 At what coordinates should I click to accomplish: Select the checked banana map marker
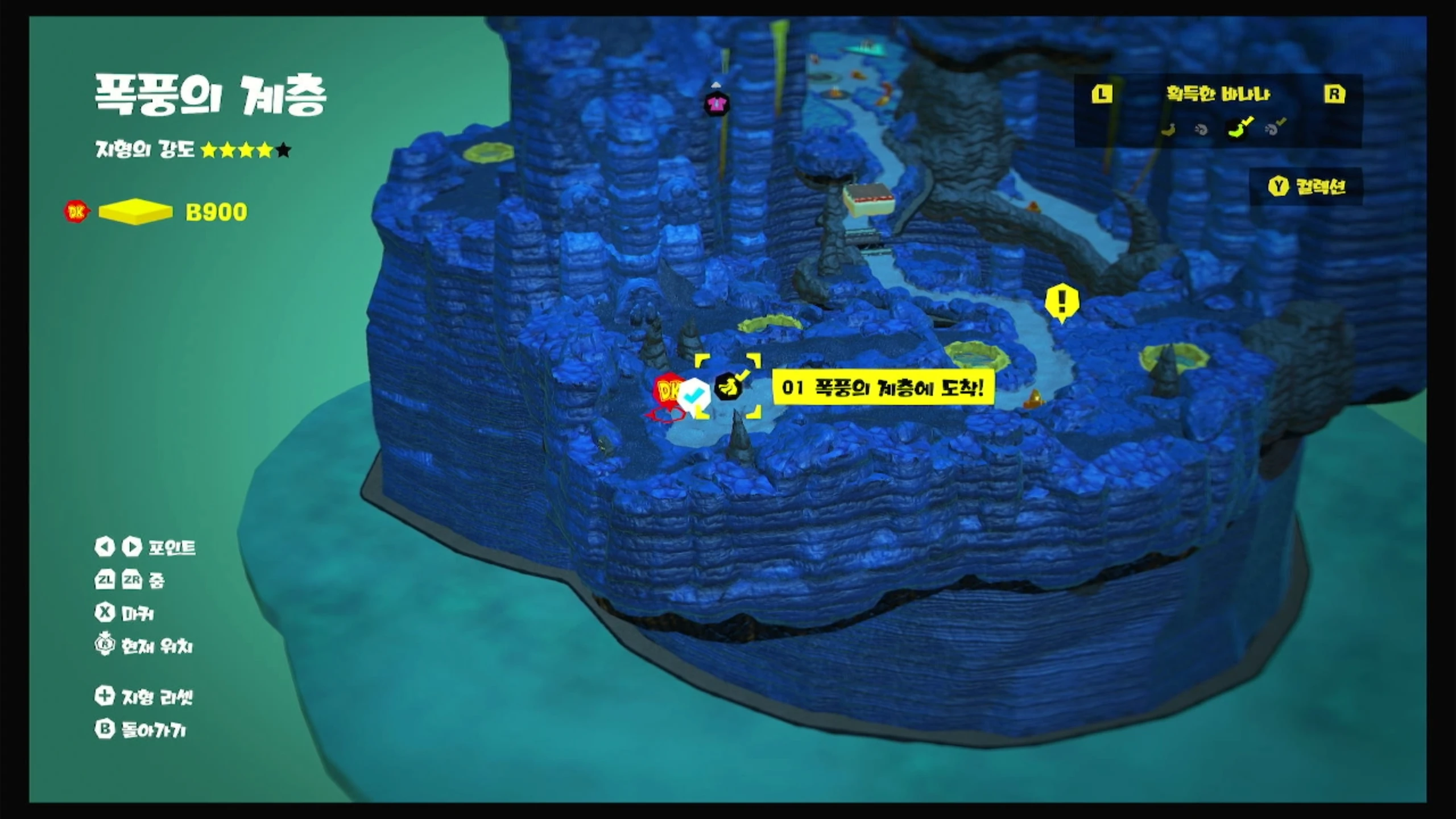click(728, 388)
